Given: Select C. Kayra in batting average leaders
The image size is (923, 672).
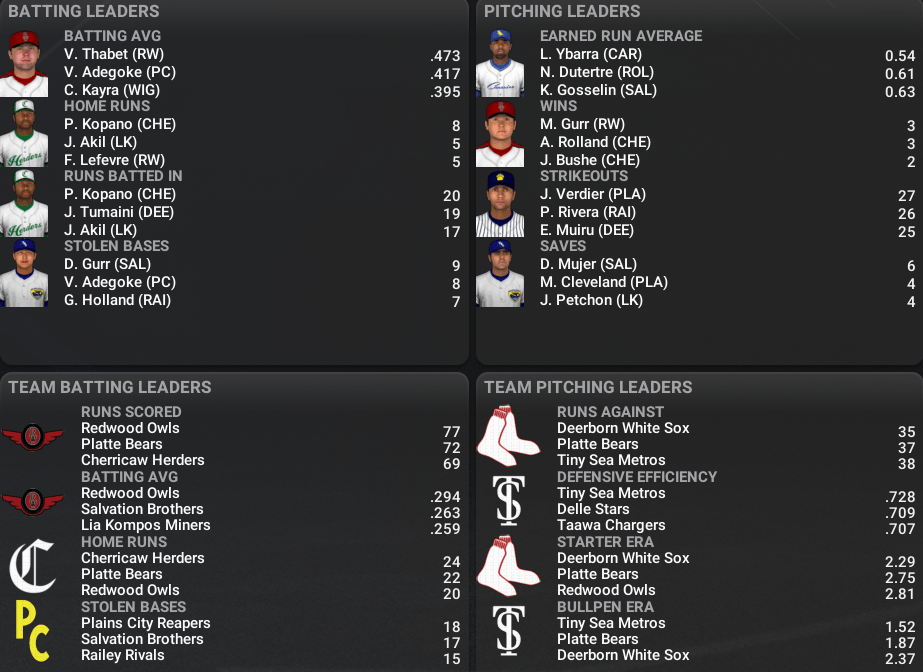Looking at the screenshot, I should coord(112,90).
